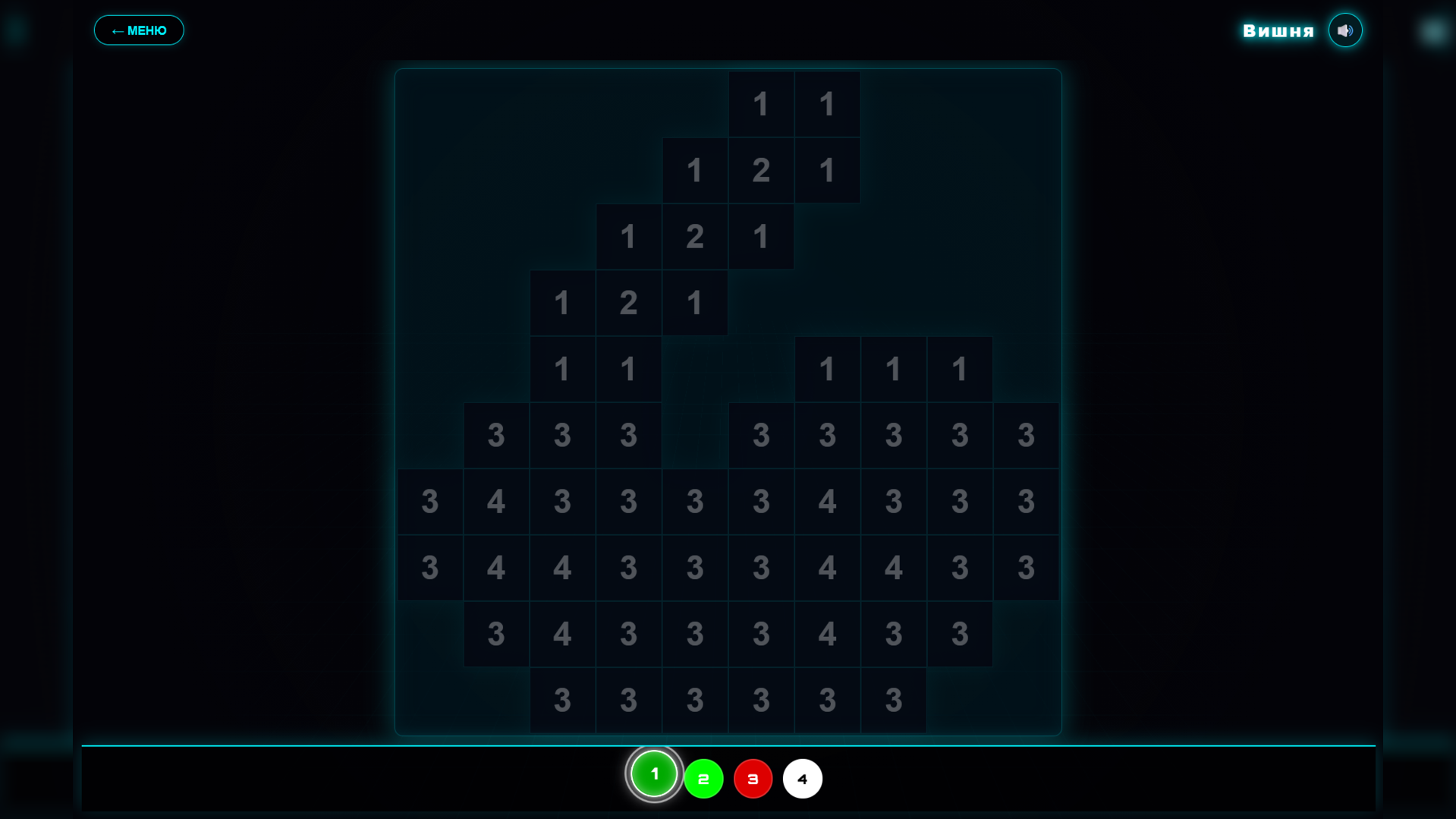The width and height of the screenshot is (1456, 819).
Task: Fill the leftmost 3 cell on left edge
Action: coord(429,501)
